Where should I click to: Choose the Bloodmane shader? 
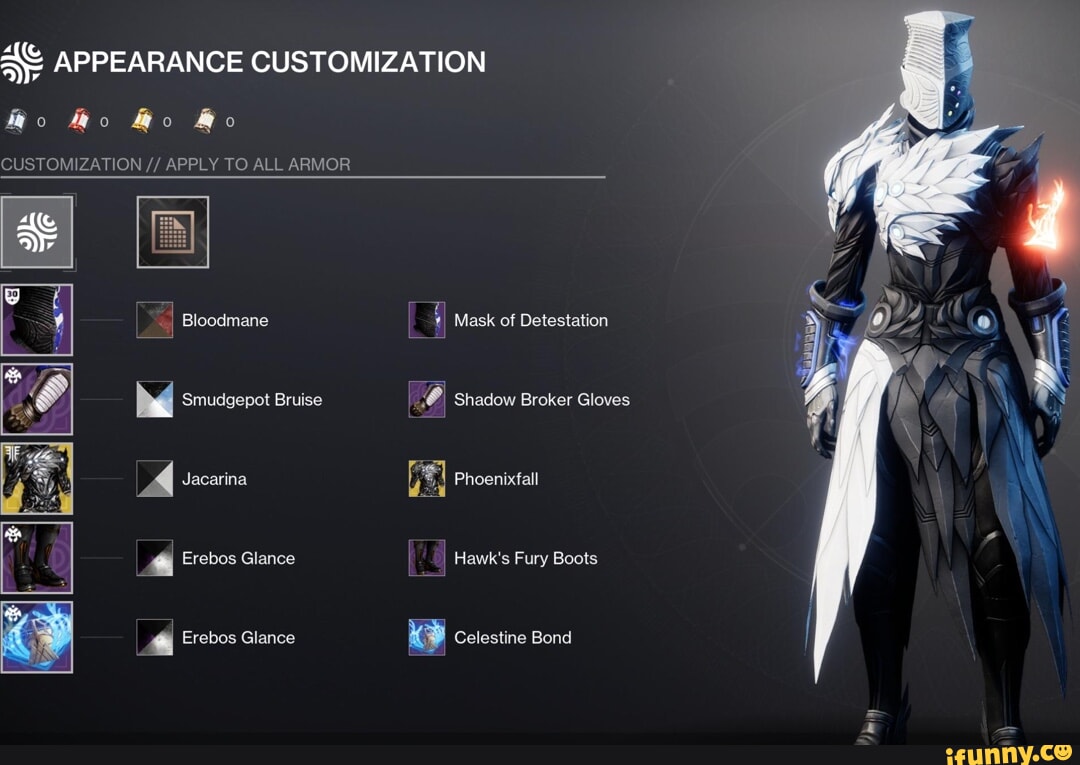point(155,320)
